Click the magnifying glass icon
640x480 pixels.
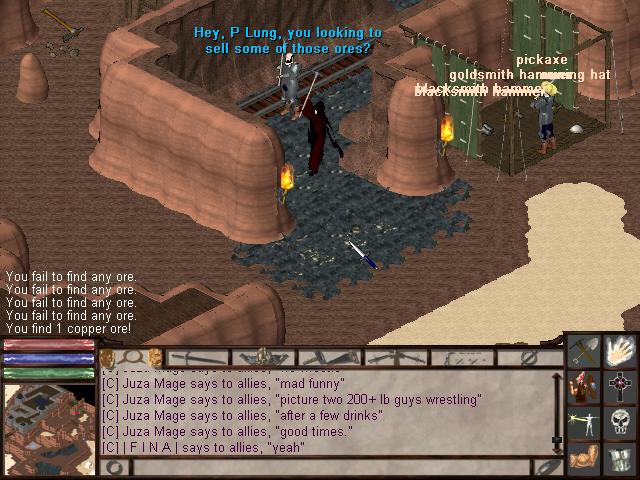132,357
